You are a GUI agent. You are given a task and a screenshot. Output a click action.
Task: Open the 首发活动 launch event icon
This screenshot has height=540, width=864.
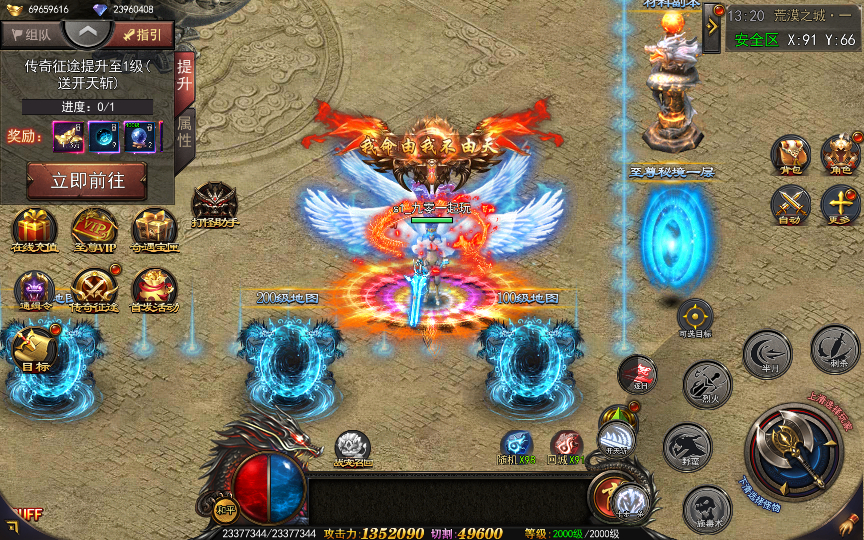point(154,290)
